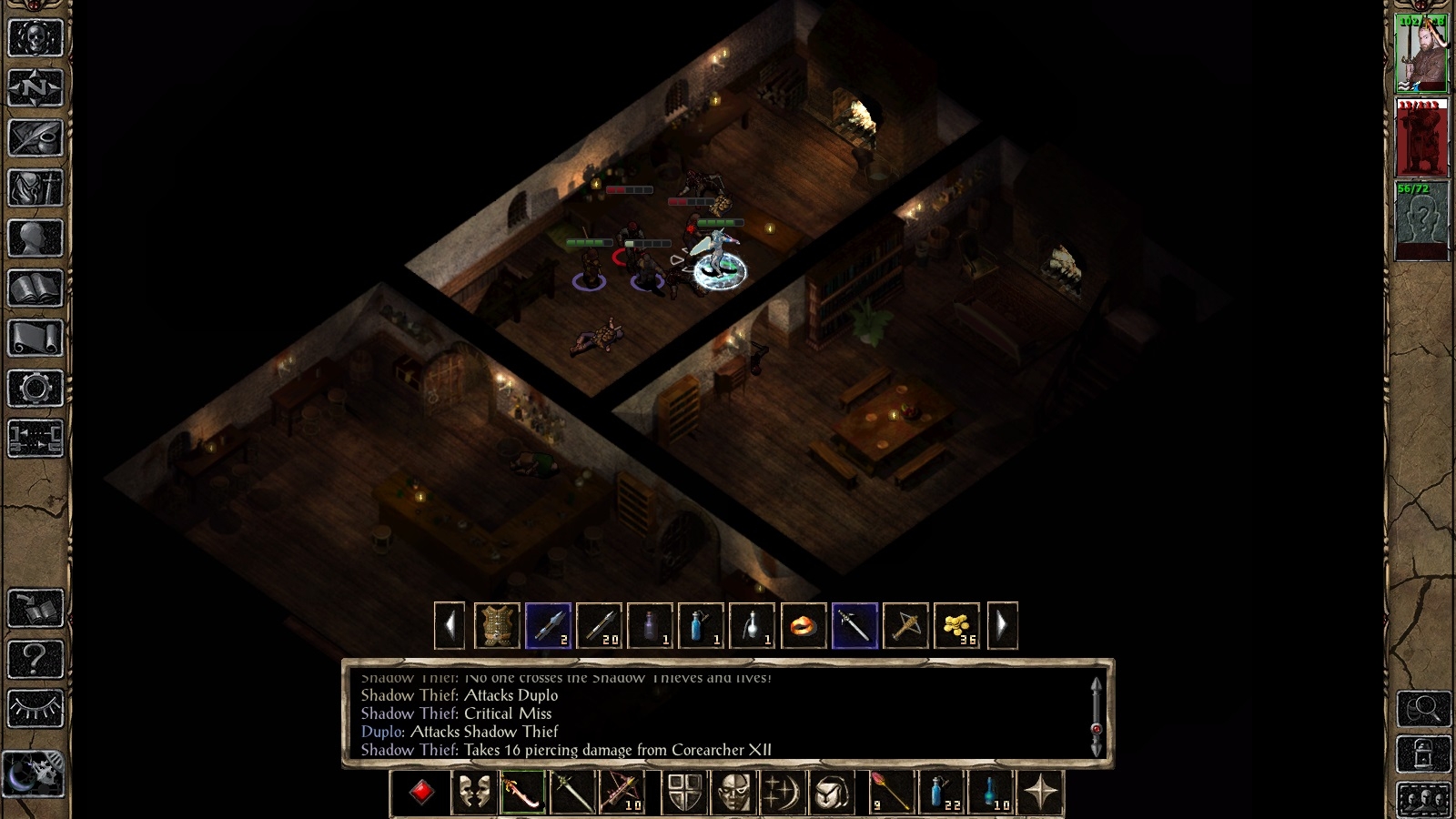Use the wand quick item with 9 charges

[x=890, y=792]
